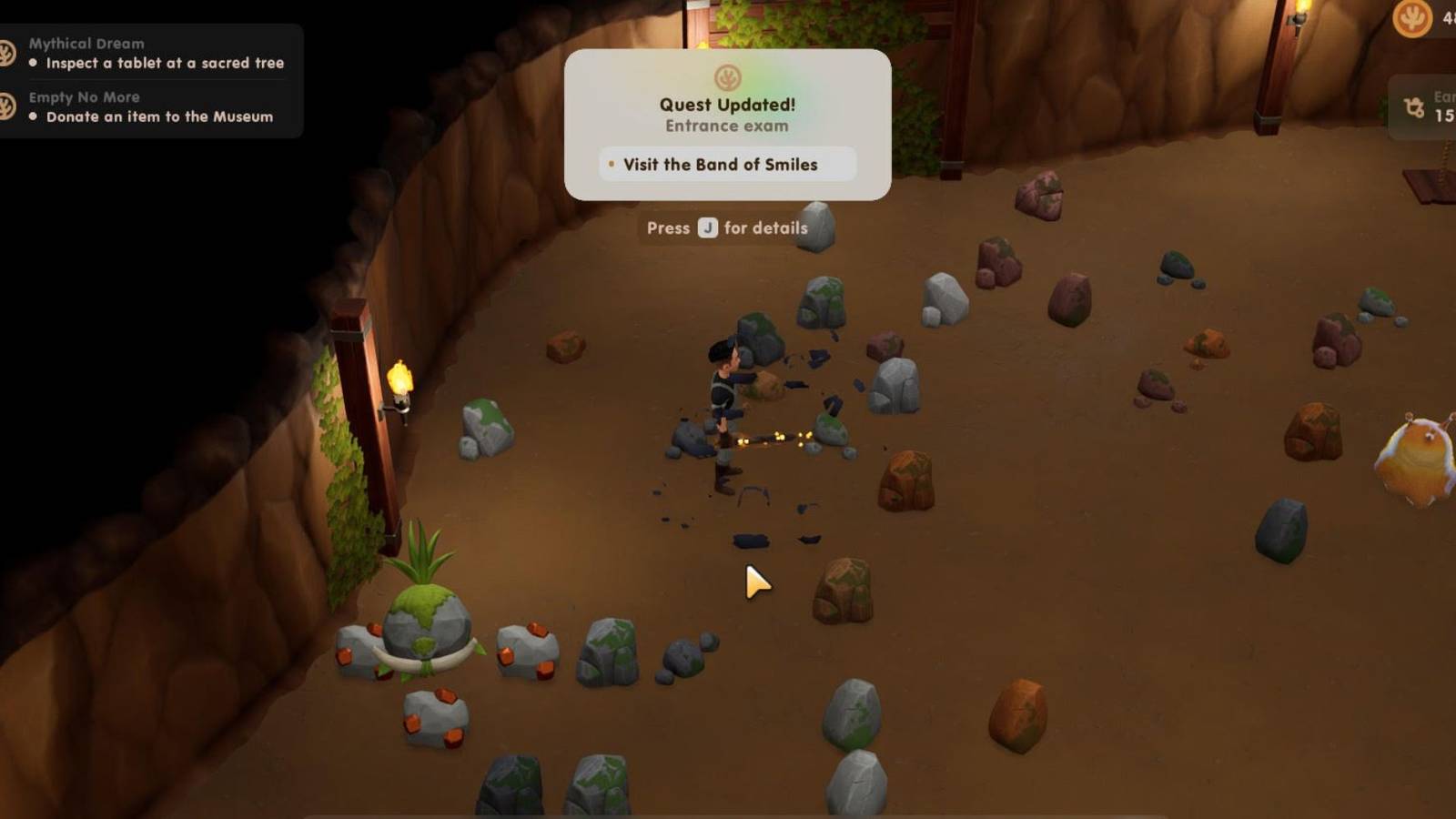
Task: Click the Empty No More quest icon
Action: [x=9, y=106]
